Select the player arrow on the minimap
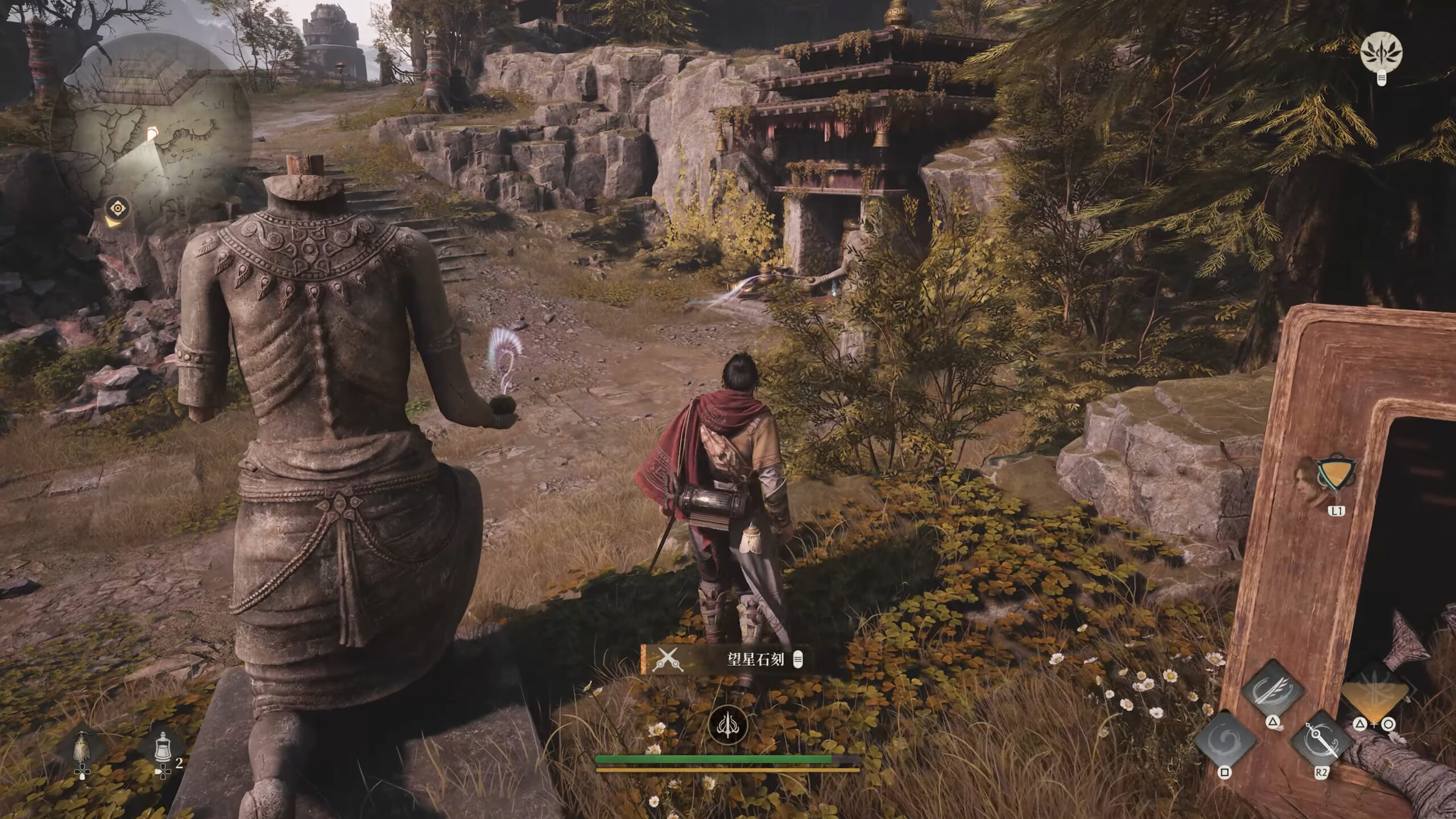 pyautogui.click(x=152, y=135)
